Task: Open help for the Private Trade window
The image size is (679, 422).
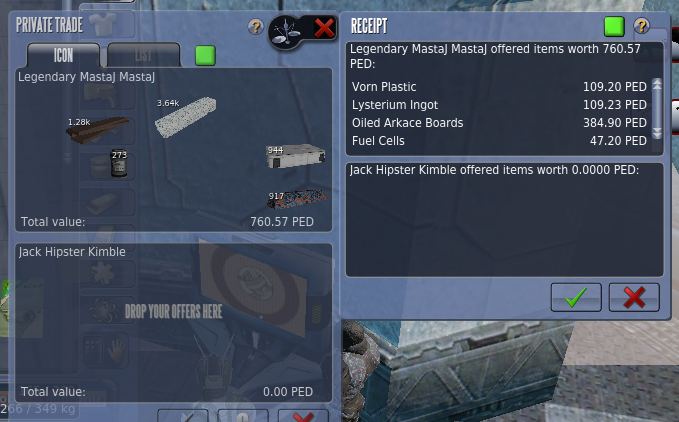Action: [255, 27]
